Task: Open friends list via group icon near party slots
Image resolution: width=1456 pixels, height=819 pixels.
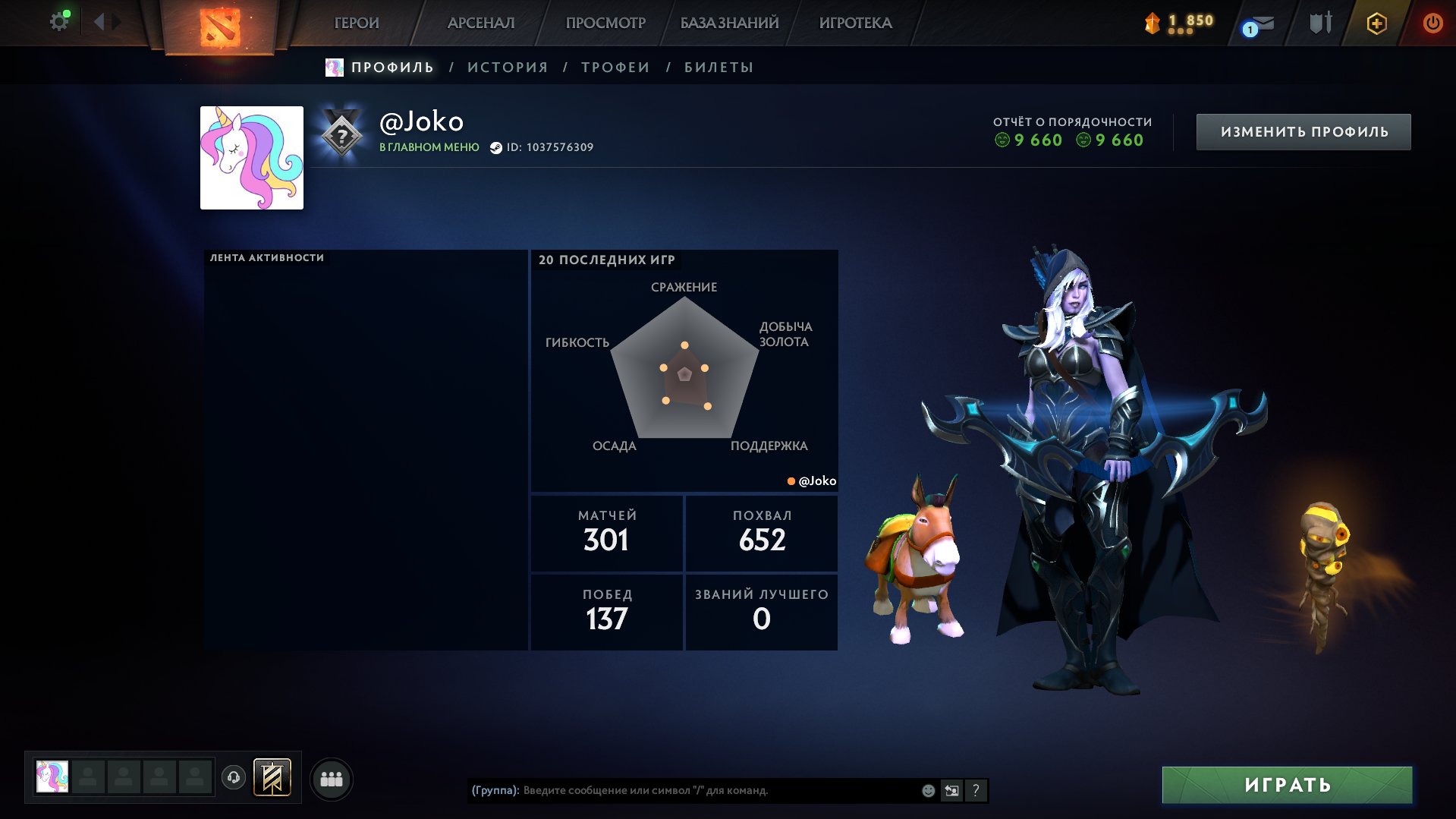Action: pyautogui.click(x=330, y=778)
